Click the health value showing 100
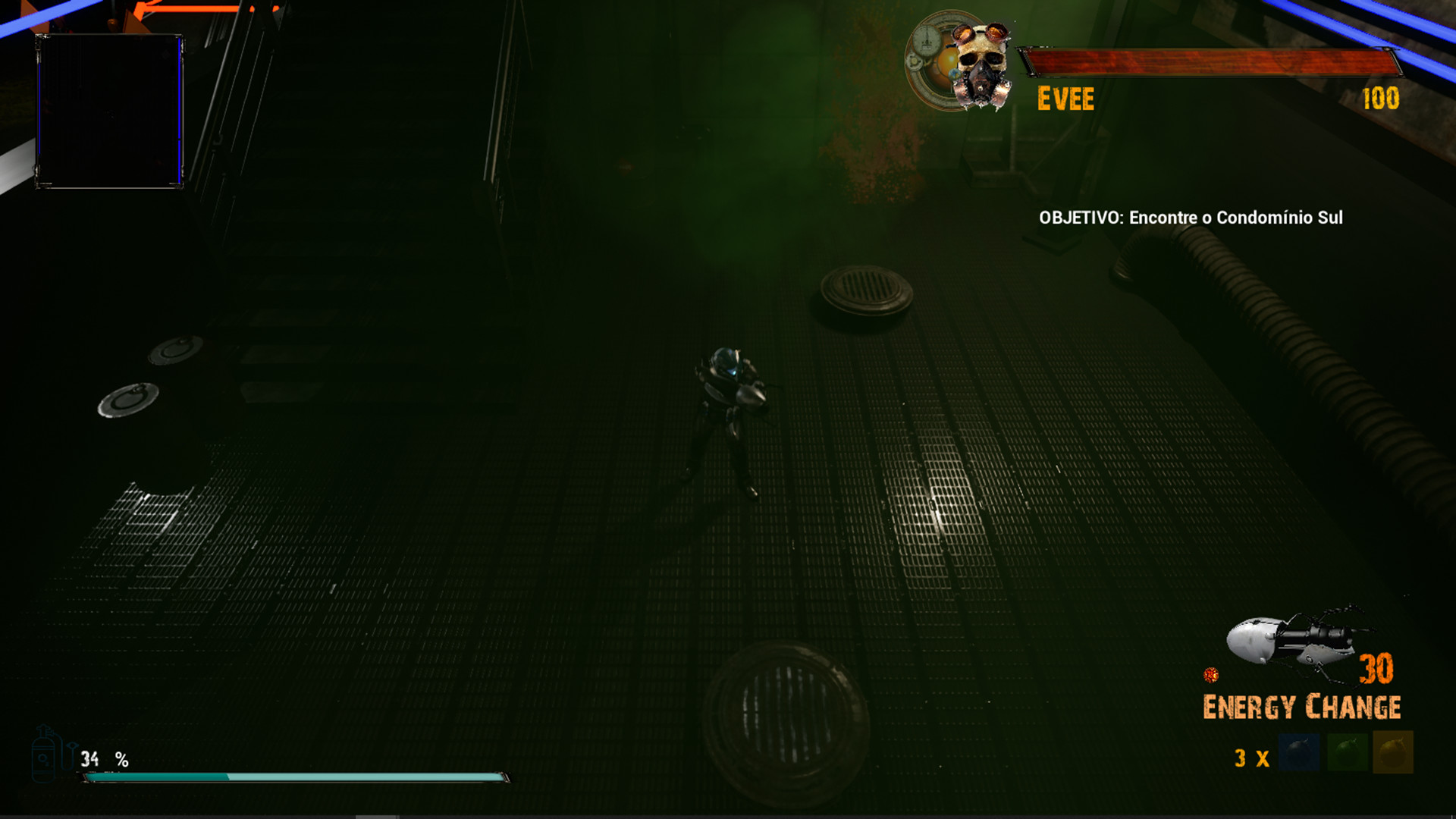This screenshot has height=819, width=1456. 1382,97
